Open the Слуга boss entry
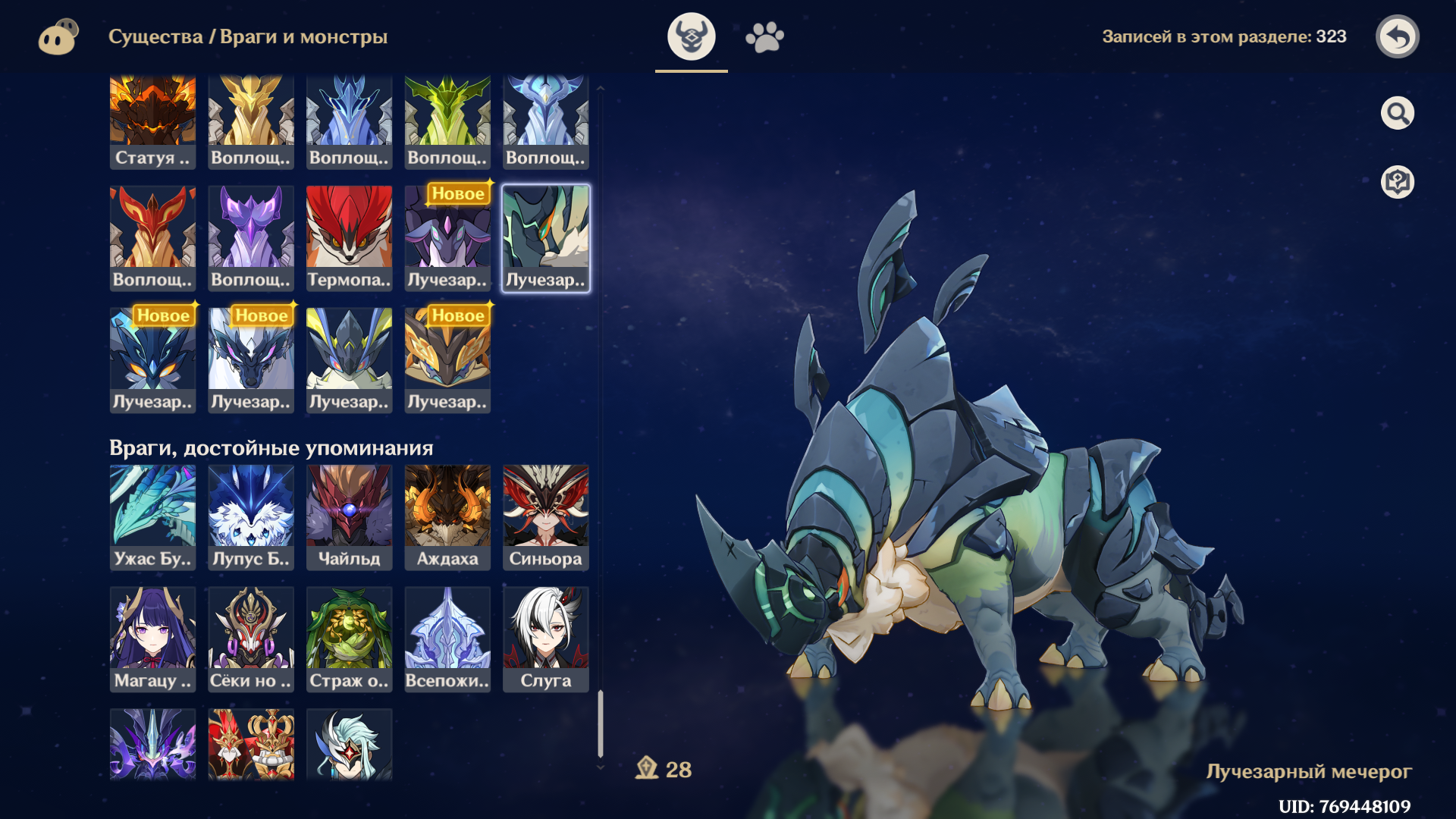This screenshot has height=819, width=1456. [546, 639]
